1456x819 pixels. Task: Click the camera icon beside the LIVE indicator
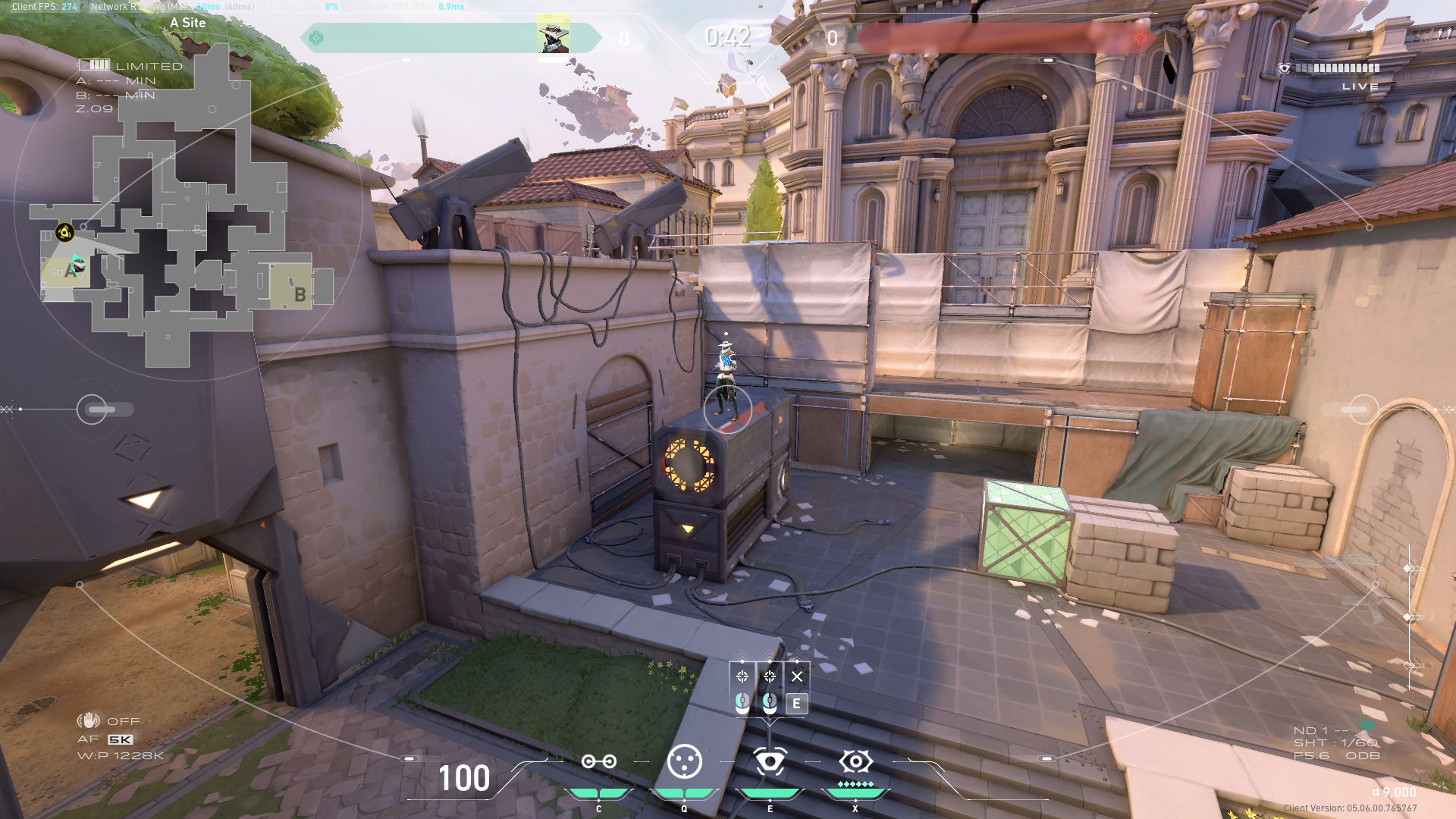coord(1284,67)
